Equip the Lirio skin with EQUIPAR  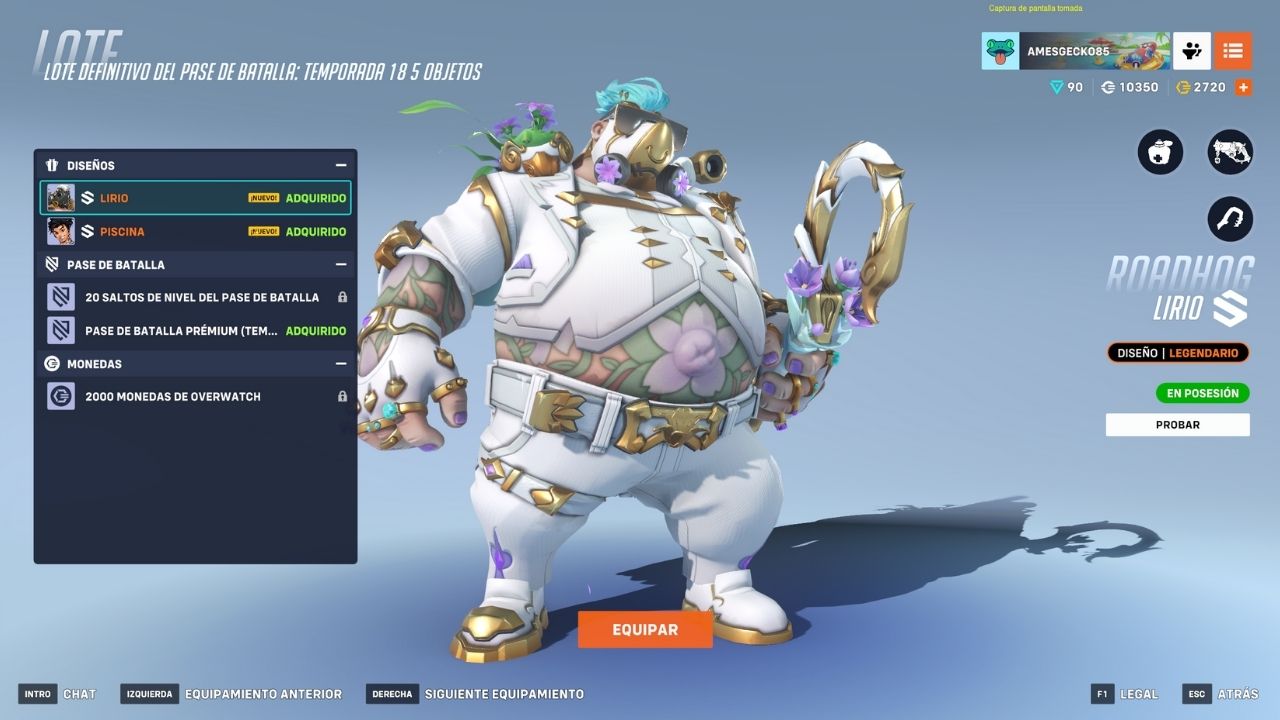pos(645,630)
